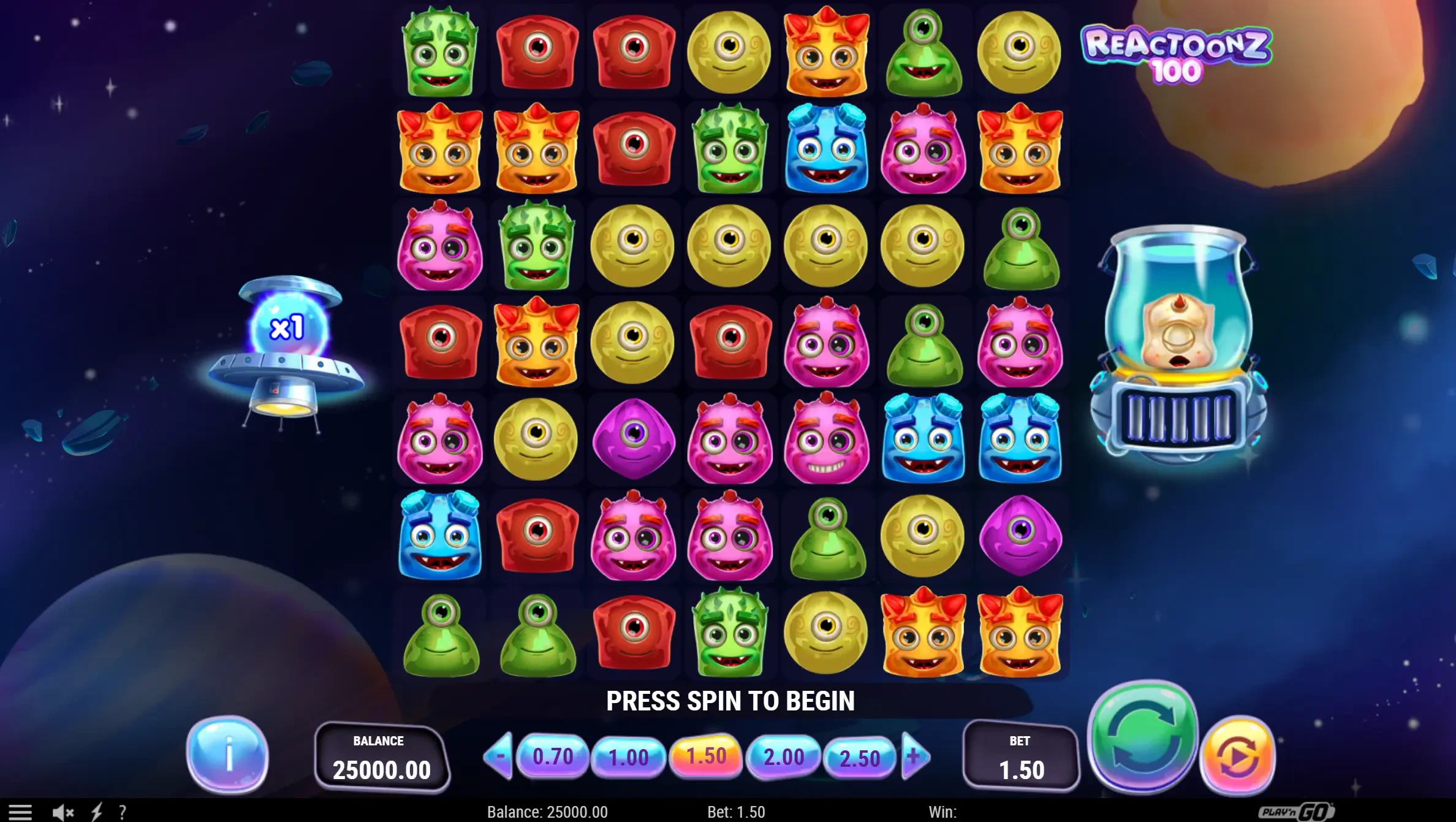Select the 1.00 bet option

pyautogui.click(x=629, y=756)
